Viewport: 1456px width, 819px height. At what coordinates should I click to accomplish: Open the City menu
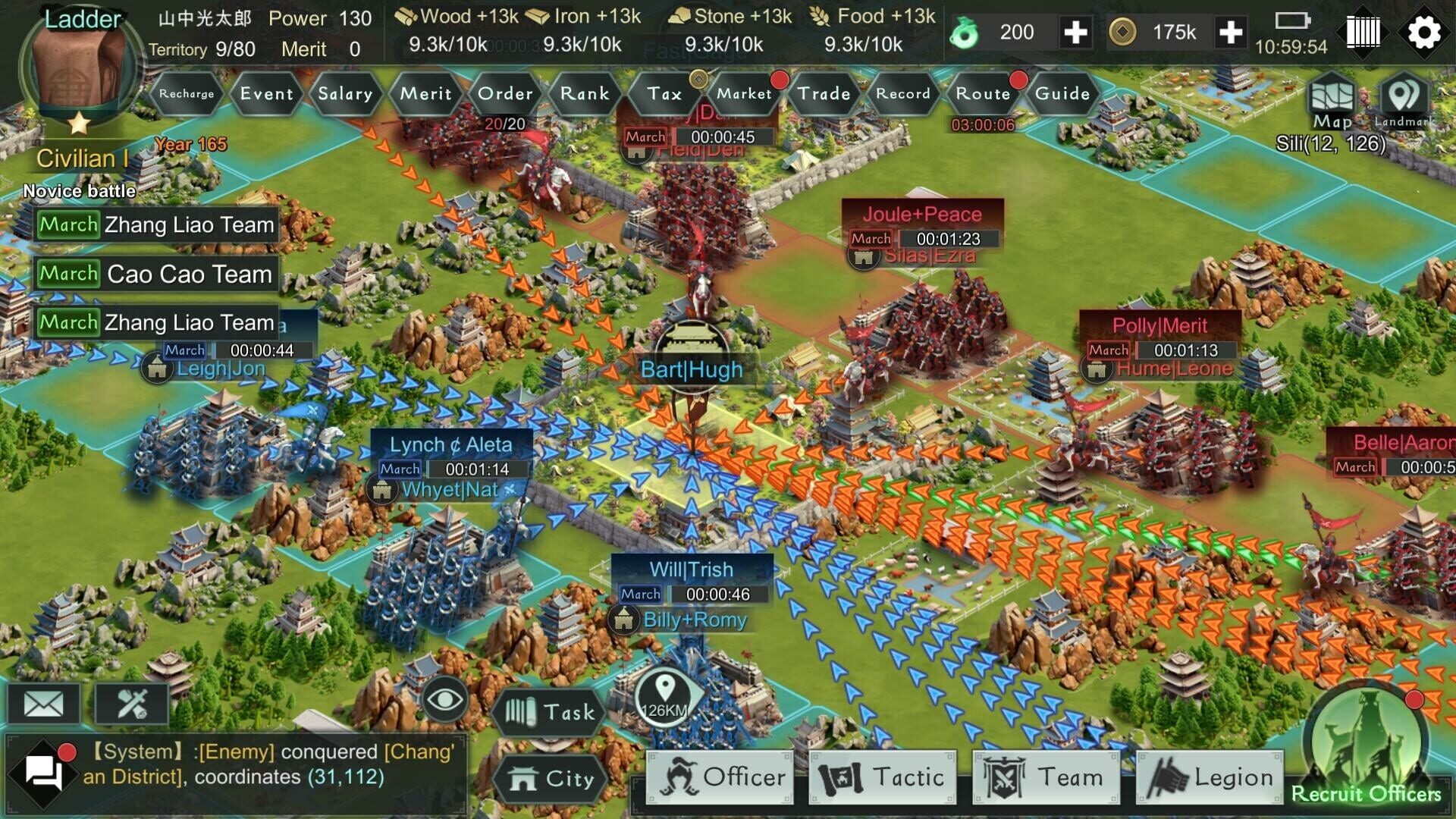pos(551,779)
